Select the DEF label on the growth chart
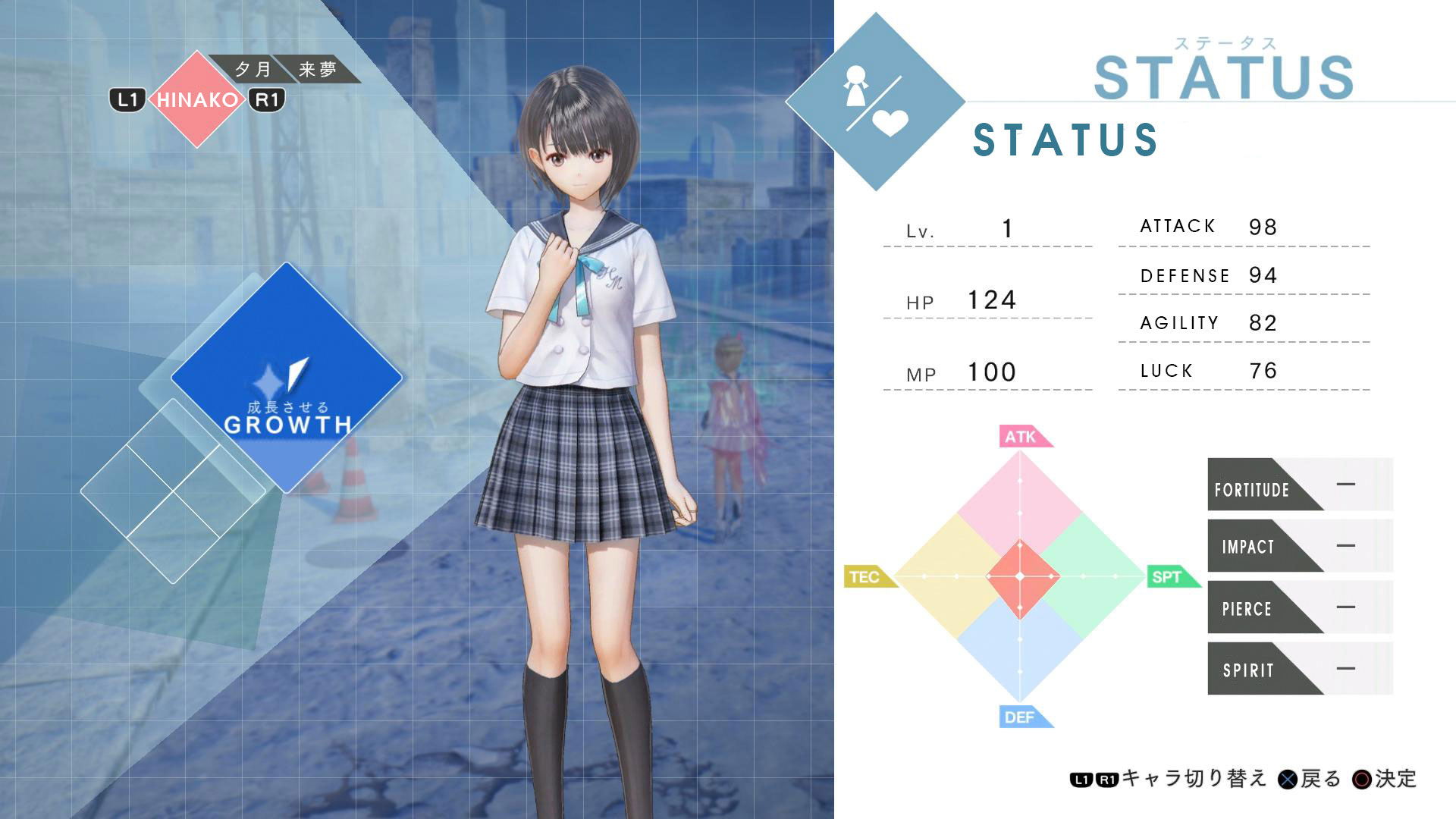 coord(1022,717)
